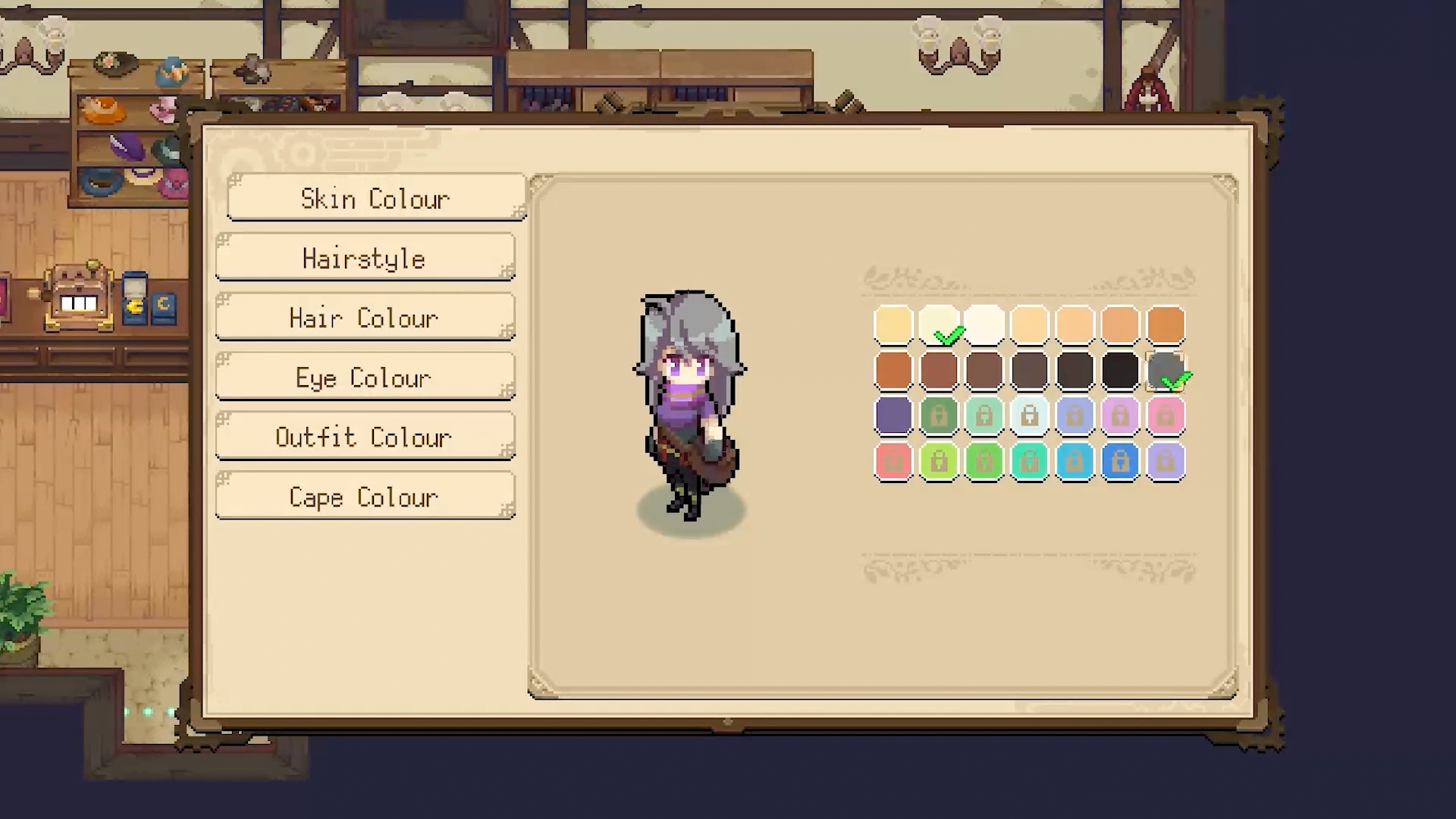Switch to Hair Colour settings
This screenshot has height=819, width=1456.
tap(365, 318)
